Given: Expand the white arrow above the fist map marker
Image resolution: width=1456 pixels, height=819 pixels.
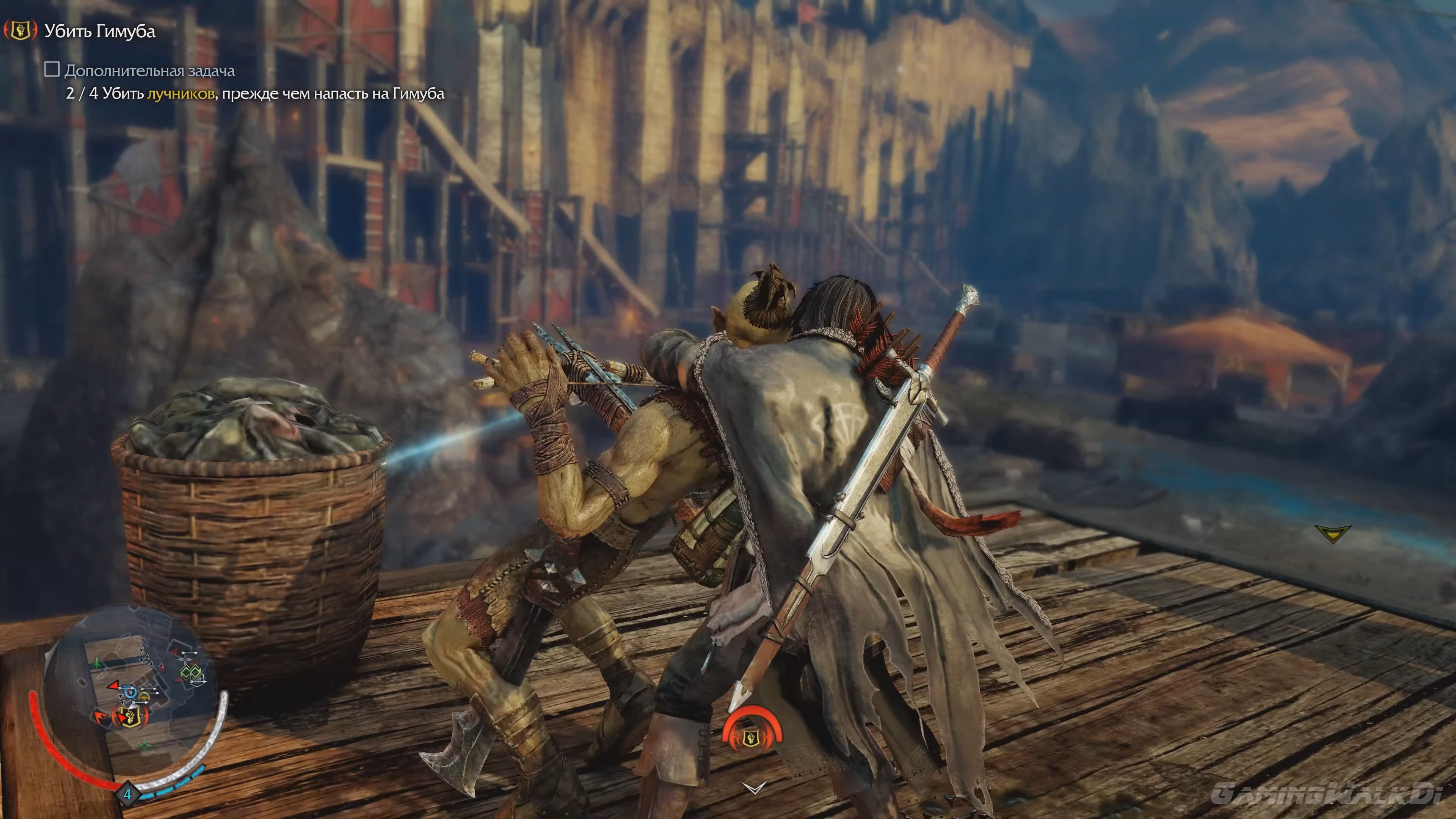Looking at the screenshot, I should click(x=133, y=706).
